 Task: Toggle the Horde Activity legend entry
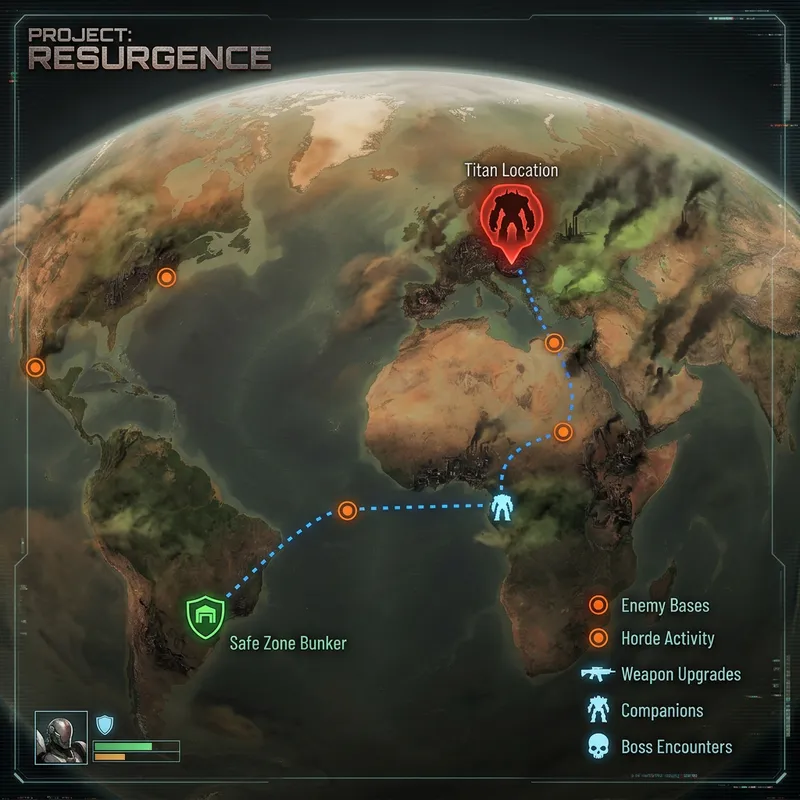[667, 638]
